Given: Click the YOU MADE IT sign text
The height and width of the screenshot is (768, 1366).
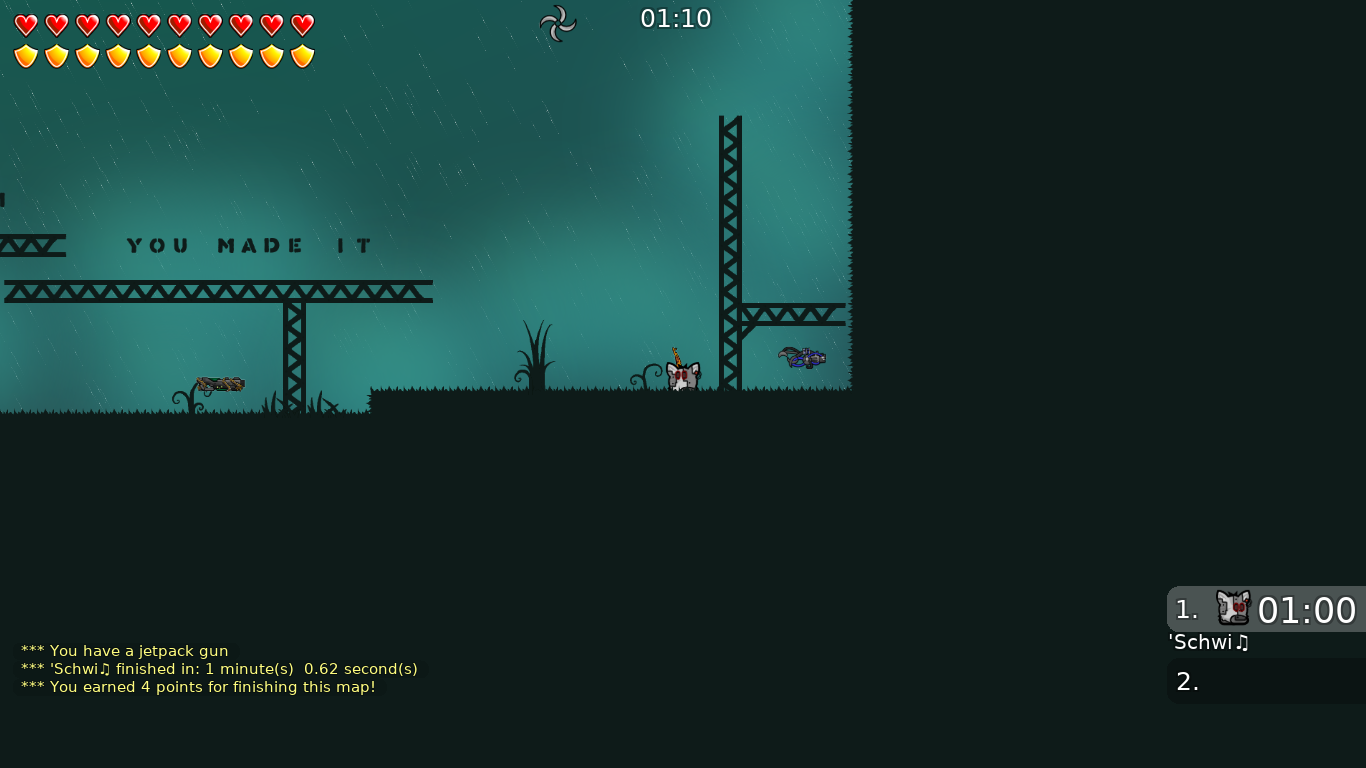Looking at the screenshot, I should click(x=247, y=245).
